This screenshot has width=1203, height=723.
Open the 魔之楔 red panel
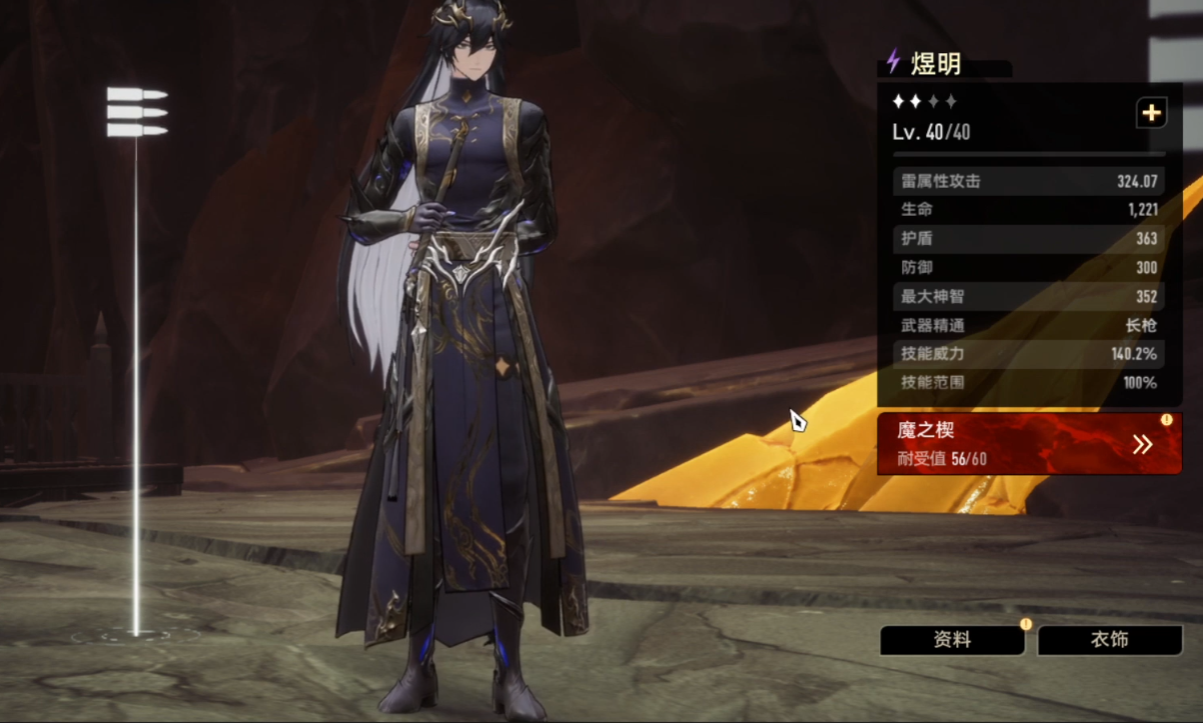coord(1029,444)
